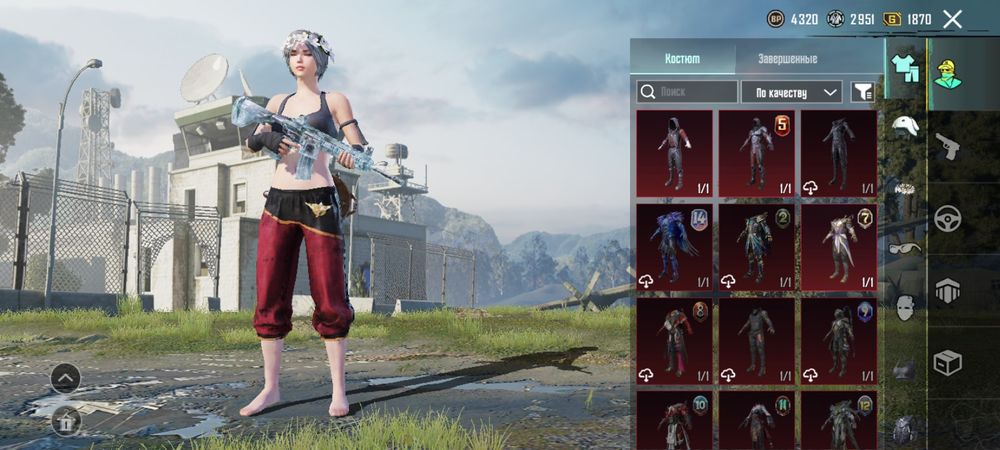
Task: Switch to the pistol weapon skins category
Action: (x=947, y=146)
